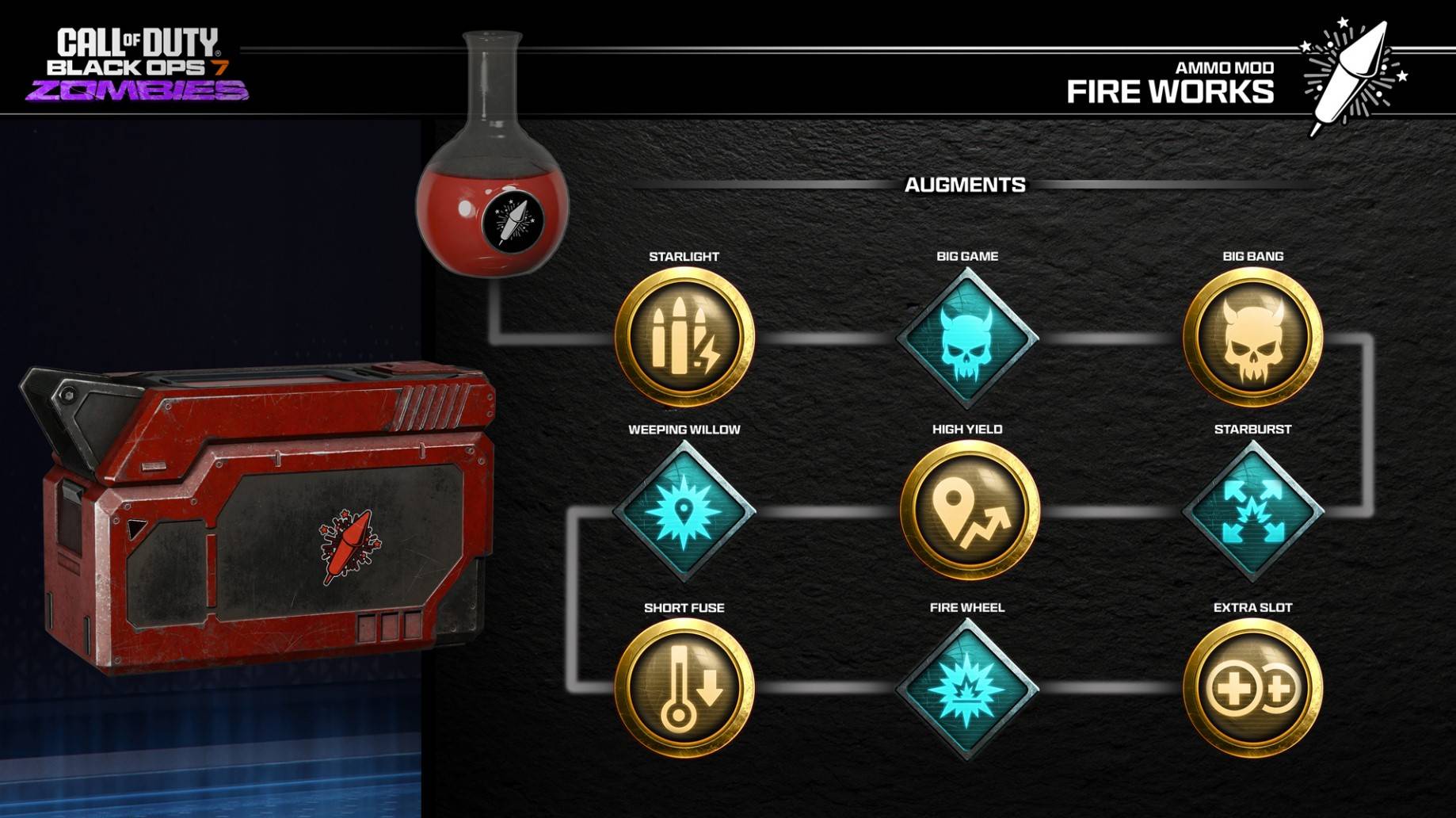Select the Short Fuse augment
This screenshot has height=818, width=1456.
tap(684, 688)
